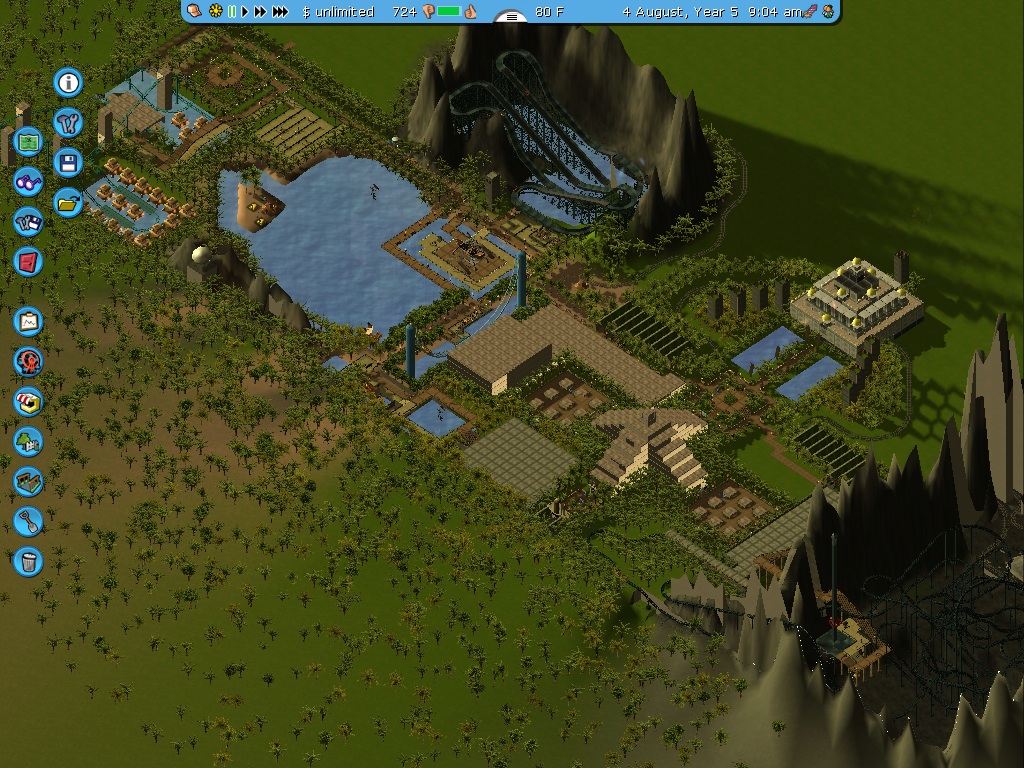The width and height of the screenshot is (1024, 768).
Task: Click the red exit door icon
Action: click(x=29, y=262)
